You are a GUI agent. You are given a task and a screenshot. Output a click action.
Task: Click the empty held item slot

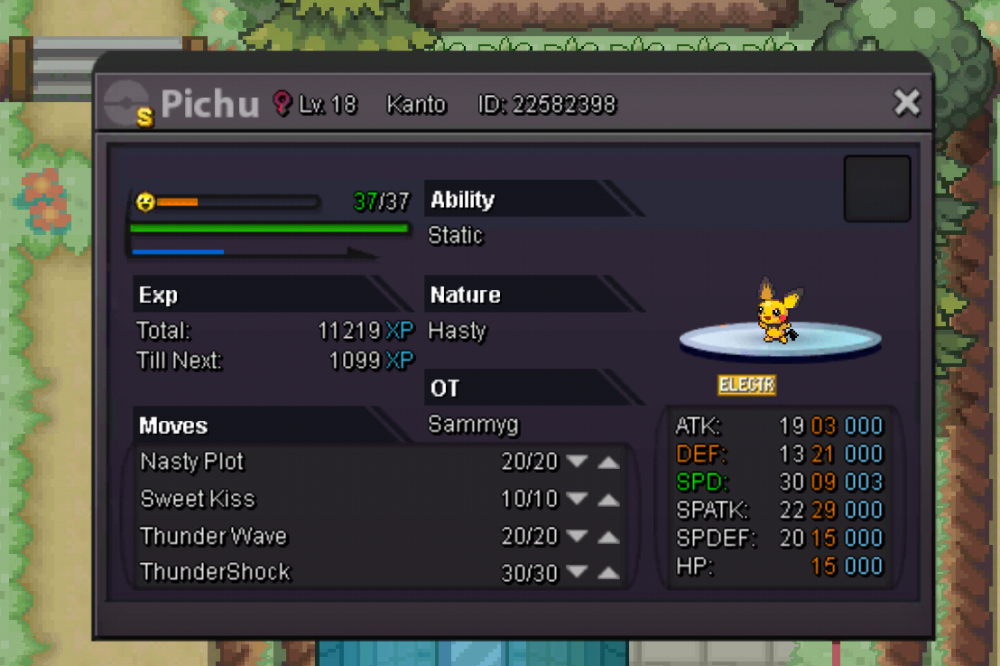click(877, 188)
